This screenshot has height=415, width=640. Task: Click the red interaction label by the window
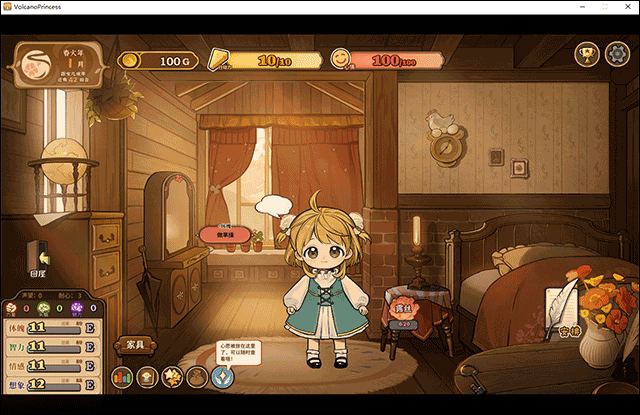click(x=225, y=234)
